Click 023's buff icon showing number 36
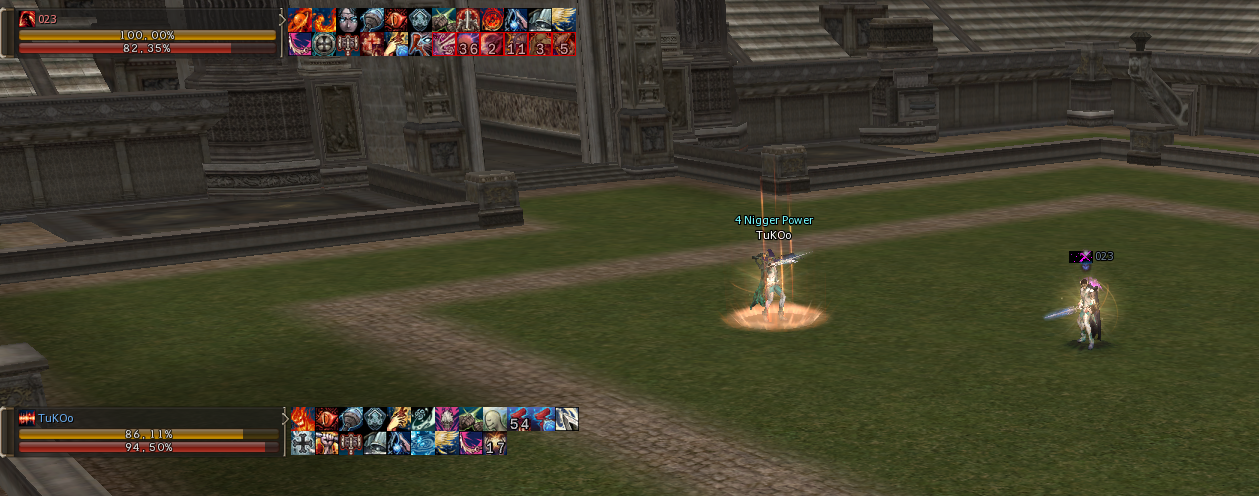Viewport: 1259px width, 496px height. coord(469,45)
